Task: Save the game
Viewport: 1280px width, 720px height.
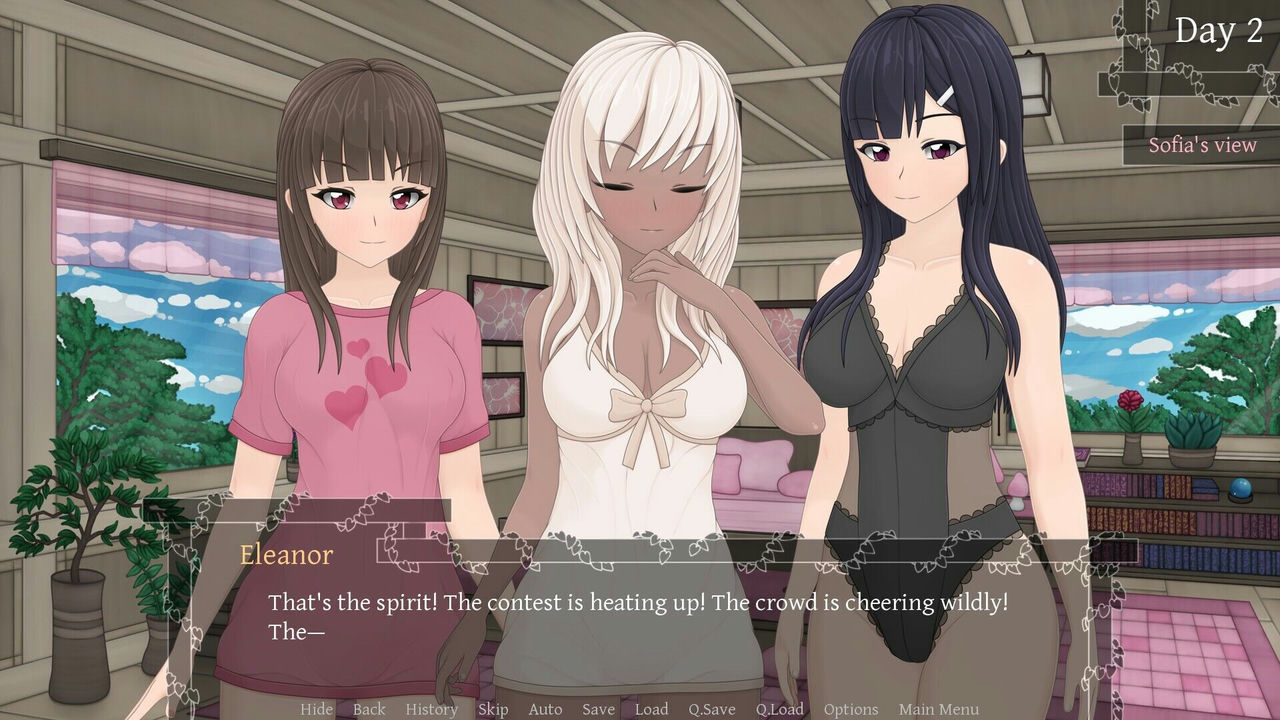Action: [598, 709]
